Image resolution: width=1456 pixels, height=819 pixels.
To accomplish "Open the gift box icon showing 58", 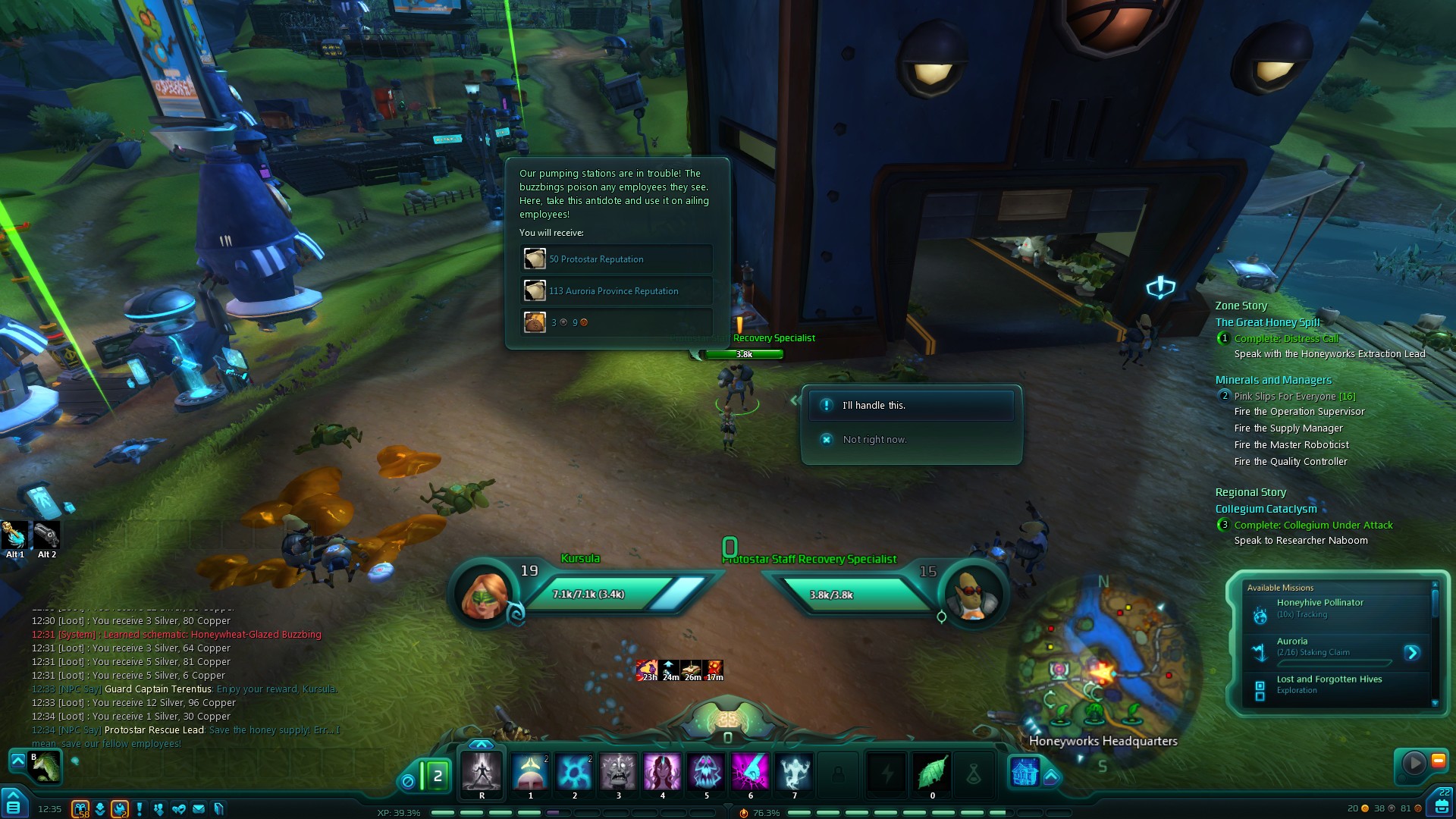I will tap(80, 809).
